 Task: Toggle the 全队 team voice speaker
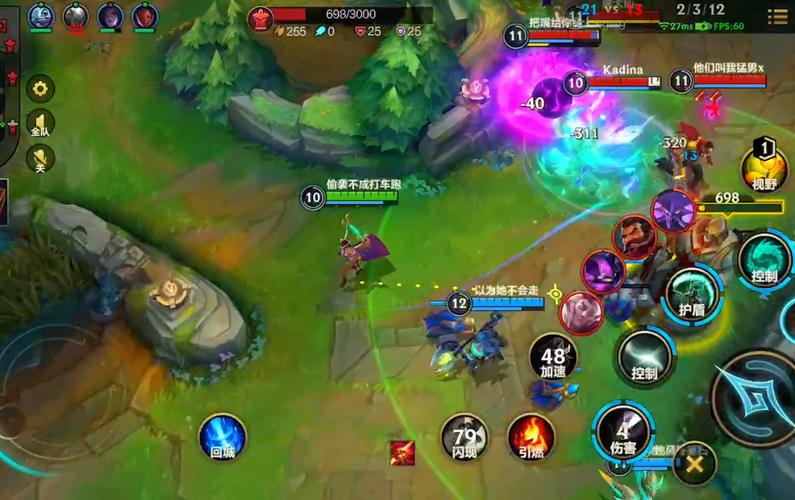point(40,123)
